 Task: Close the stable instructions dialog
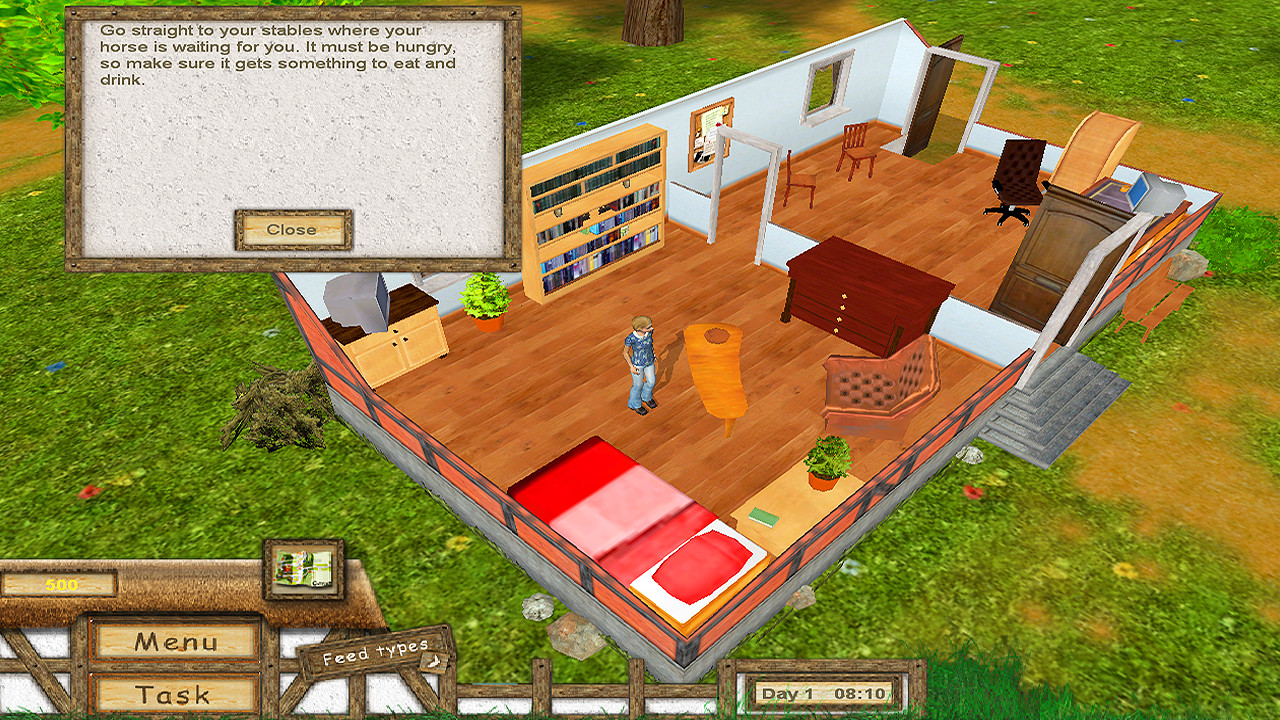click(x=291, y=229)
